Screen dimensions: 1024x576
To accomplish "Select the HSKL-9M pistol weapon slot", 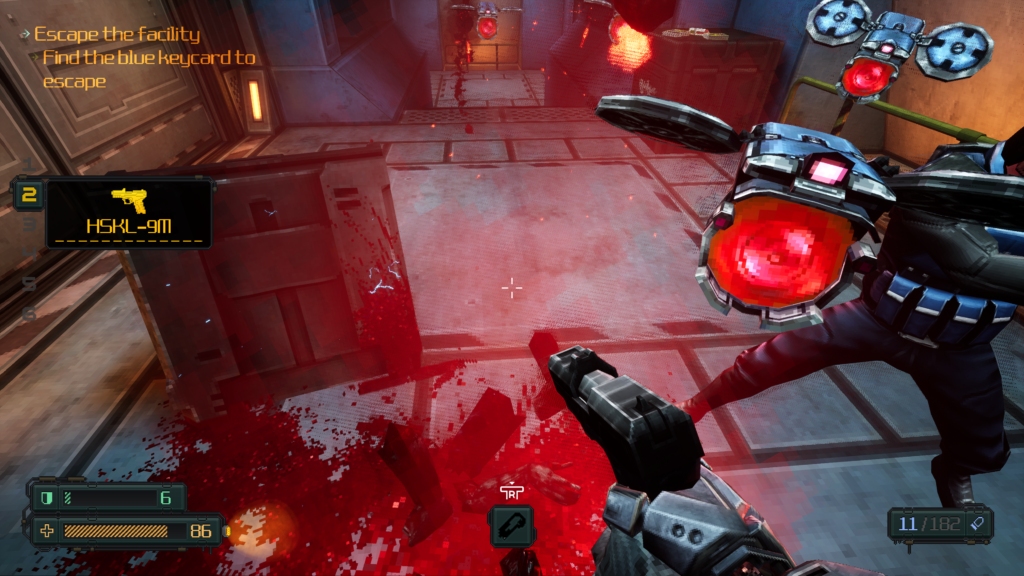I will [128, 213].
